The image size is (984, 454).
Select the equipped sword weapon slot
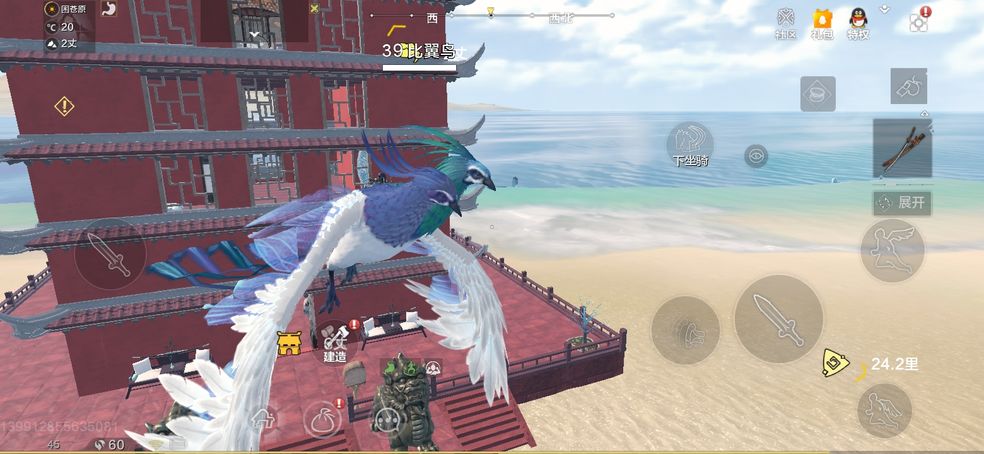(x=902, y=148)
